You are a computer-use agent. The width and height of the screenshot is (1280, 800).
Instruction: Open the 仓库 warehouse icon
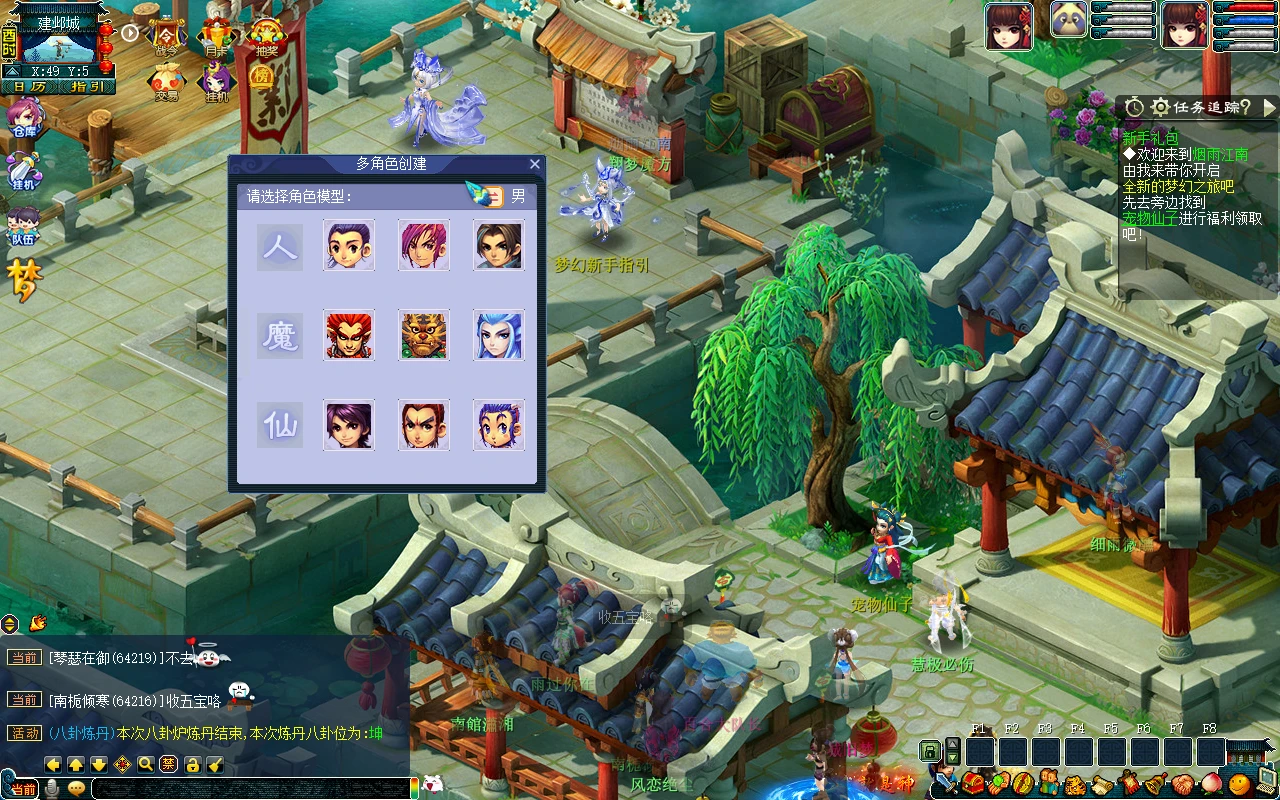pyautogui.click(x=23, y=118)
